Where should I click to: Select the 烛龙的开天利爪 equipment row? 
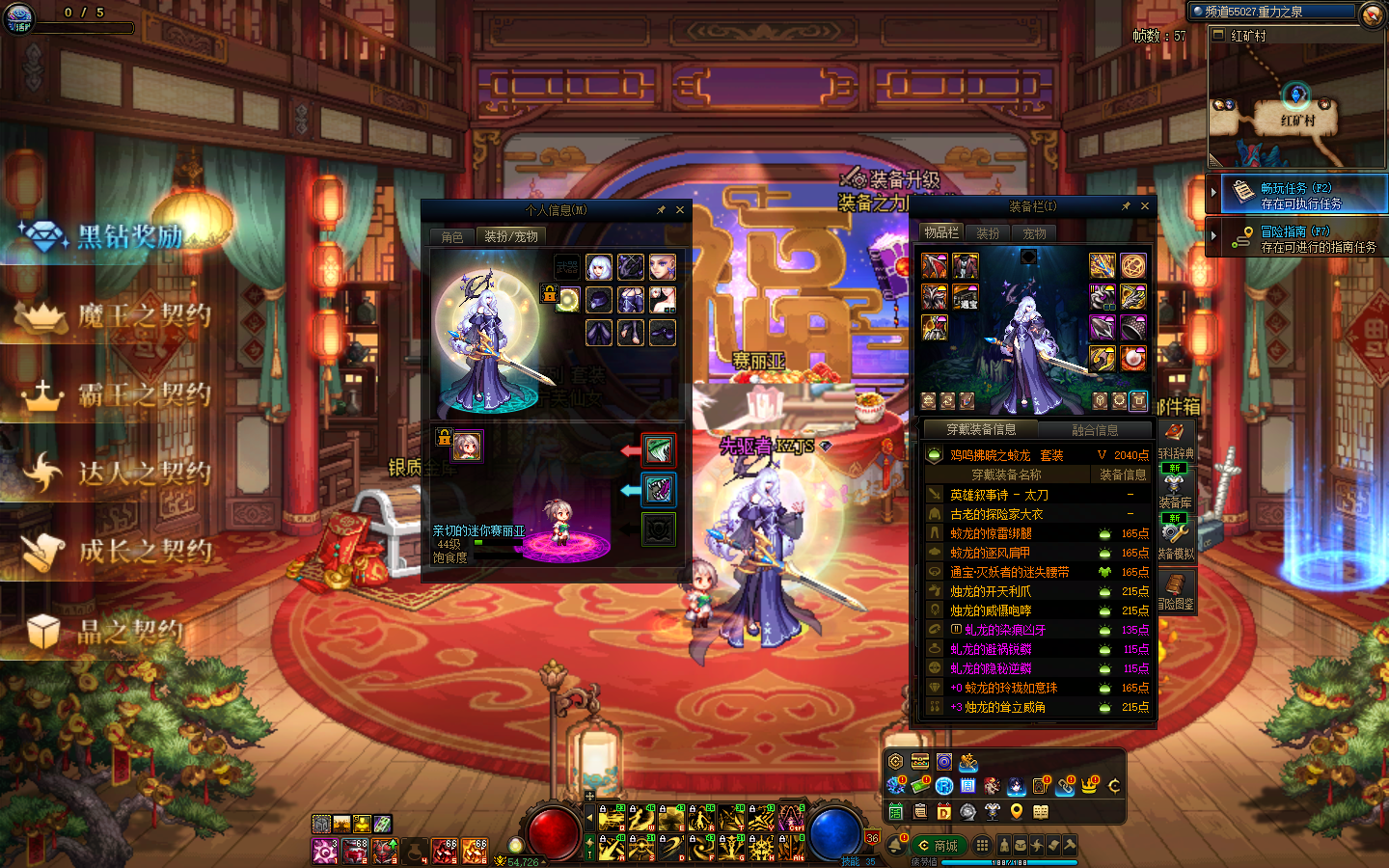click(x=991, y=591)
